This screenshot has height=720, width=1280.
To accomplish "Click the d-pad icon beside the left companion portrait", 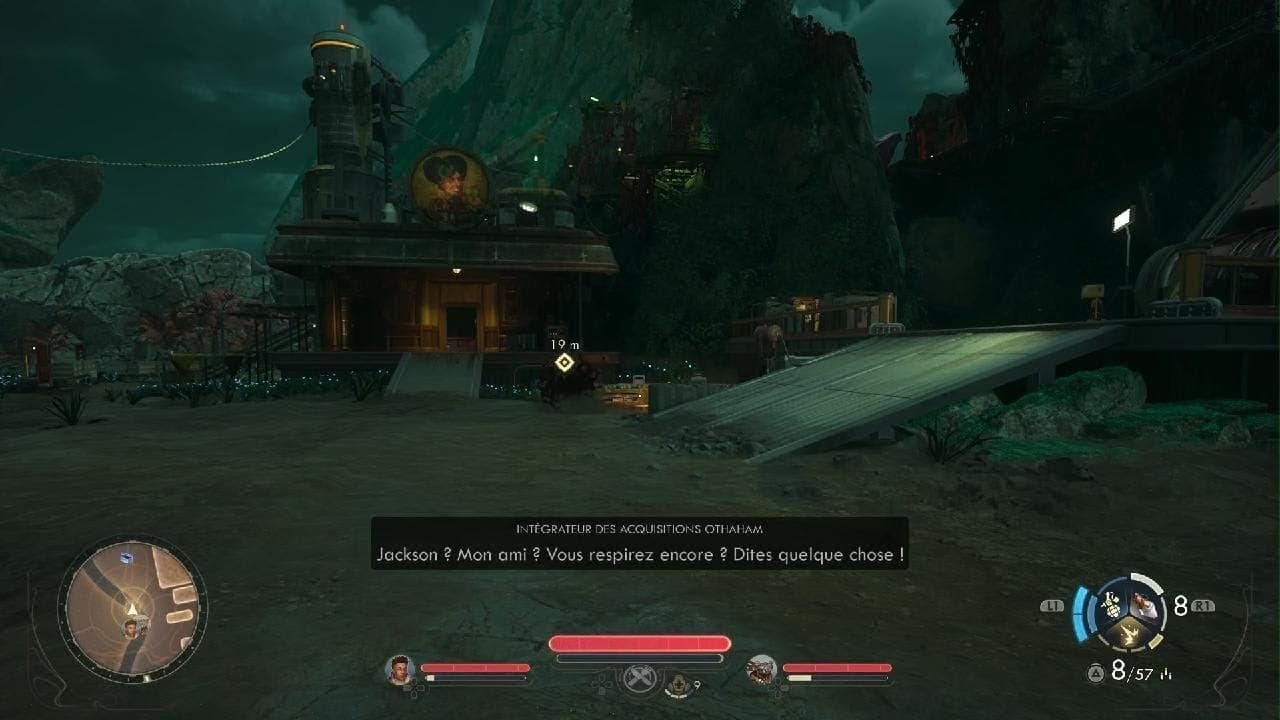I will [414, 689].
